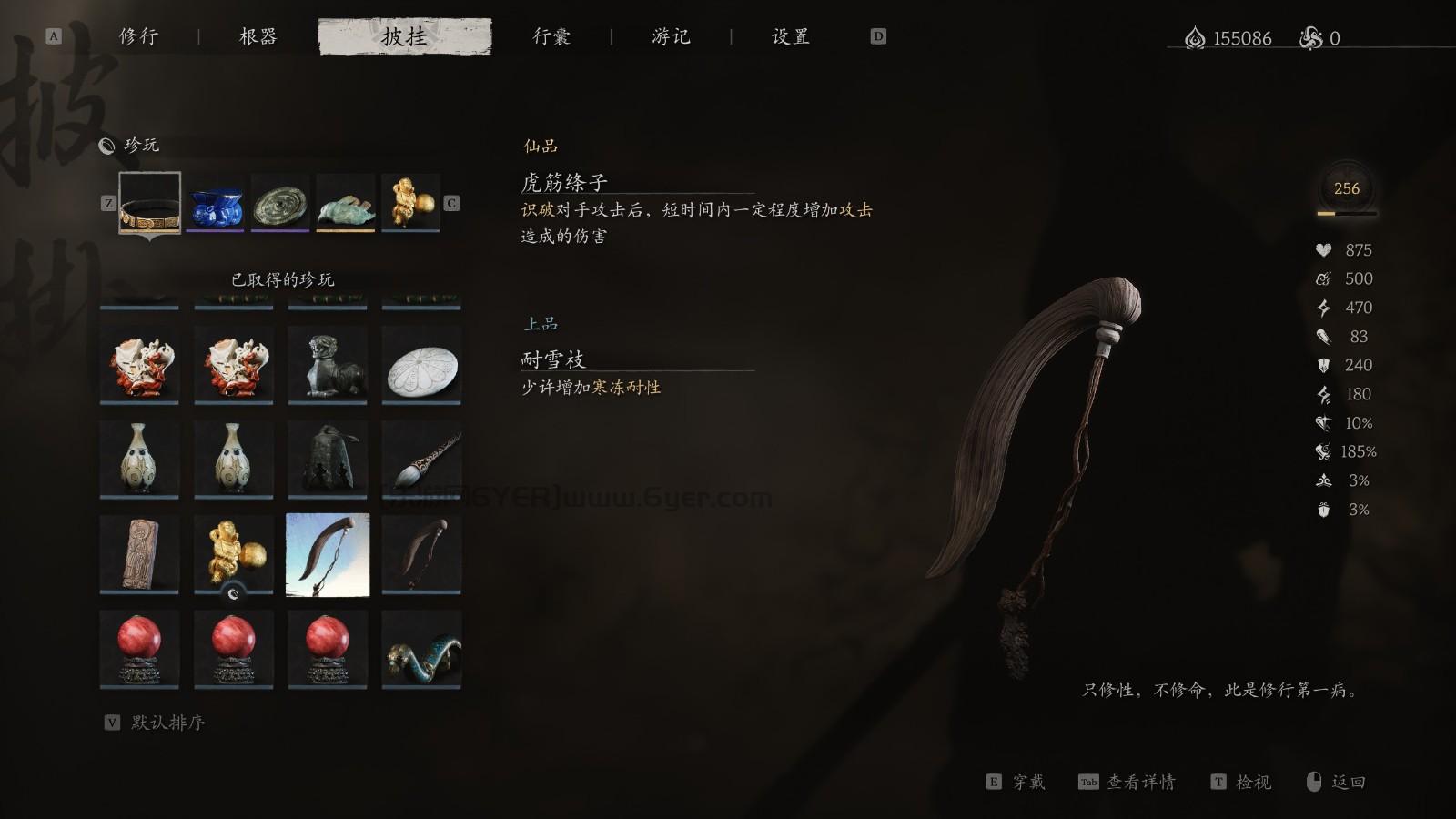Switch to the 行囊 inventory tab
The image size is (1456, 819).
(551, 36)
